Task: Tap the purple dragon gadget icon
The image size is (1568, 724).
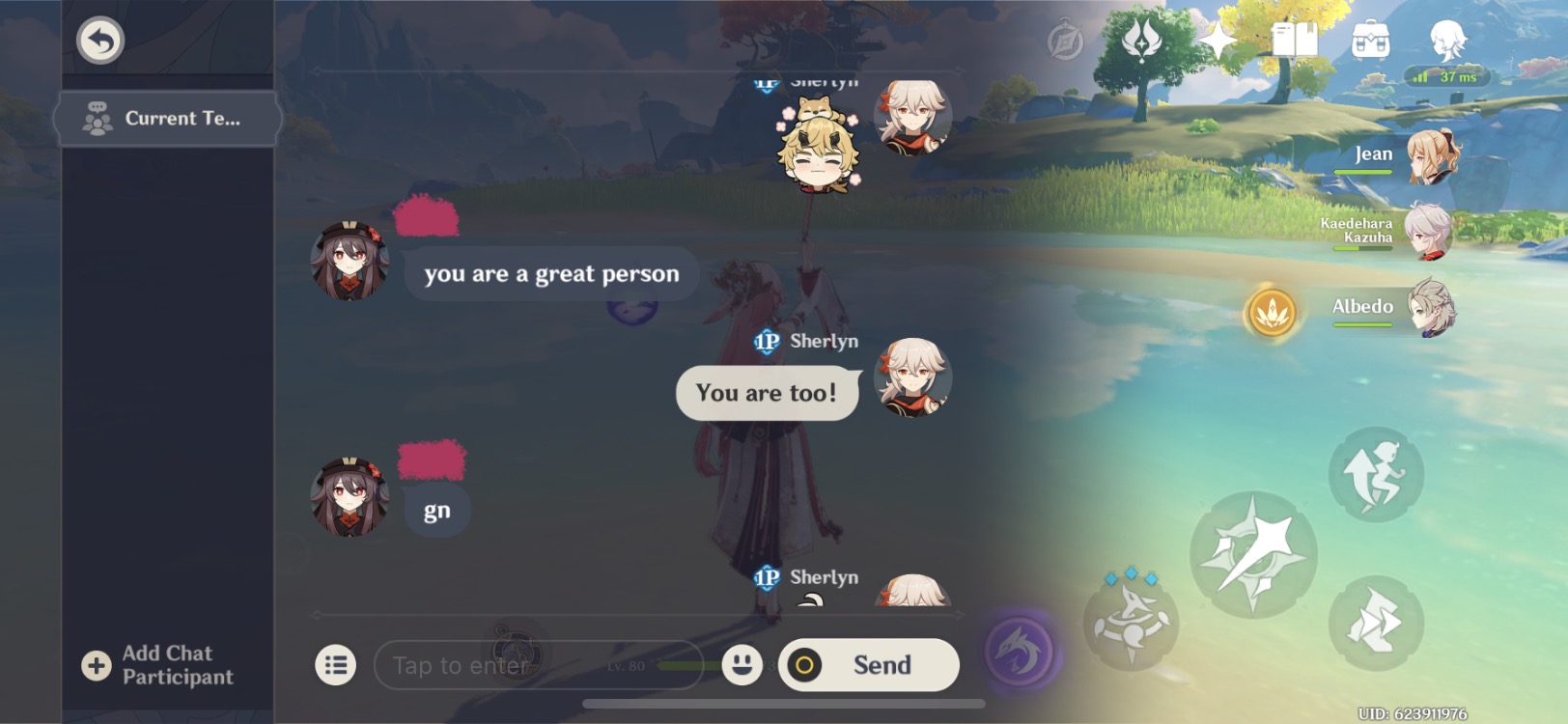Action: click(x=1021, y=652)
